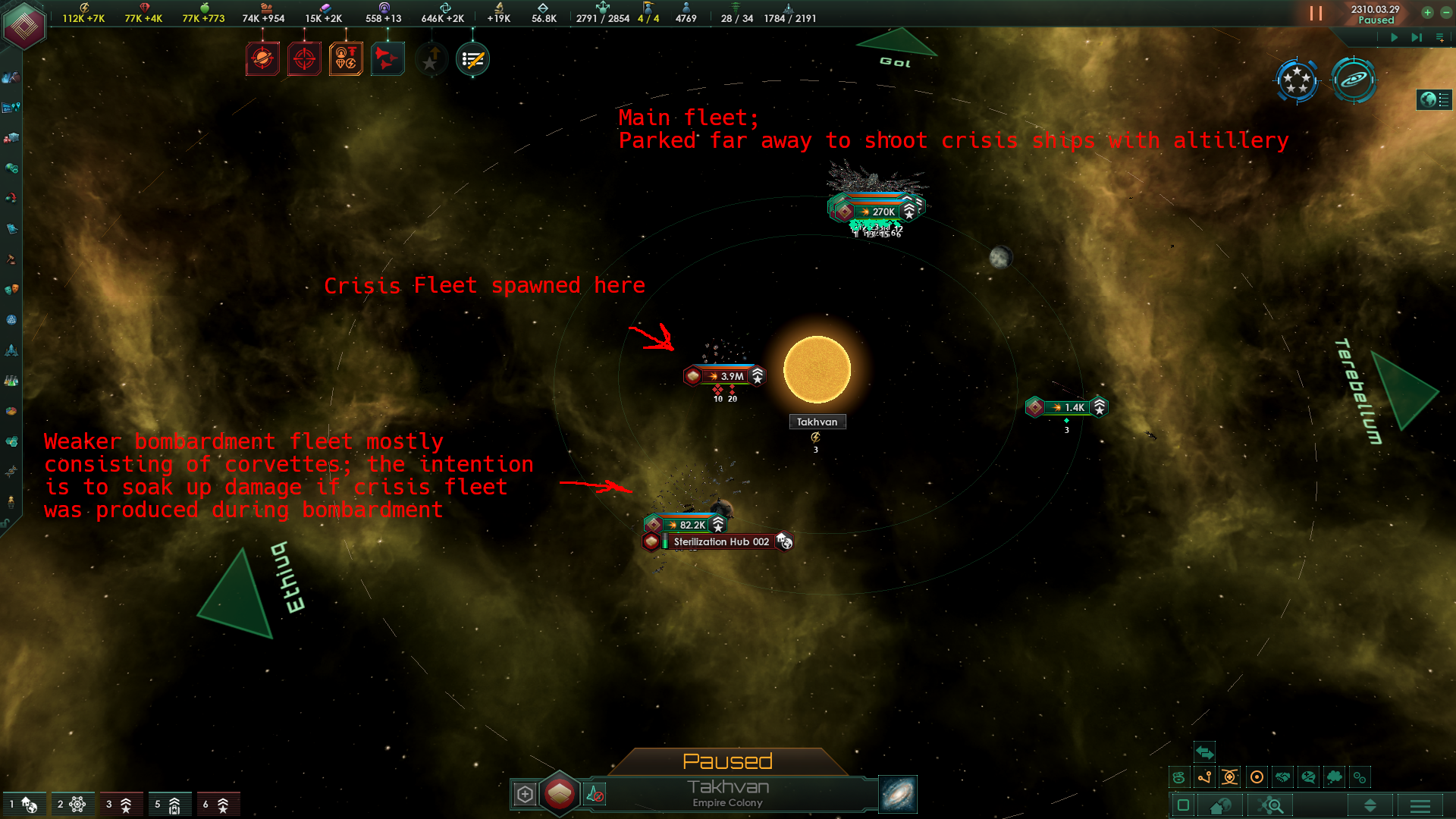Open the contacts panel circular icon

click(1297, 80)
